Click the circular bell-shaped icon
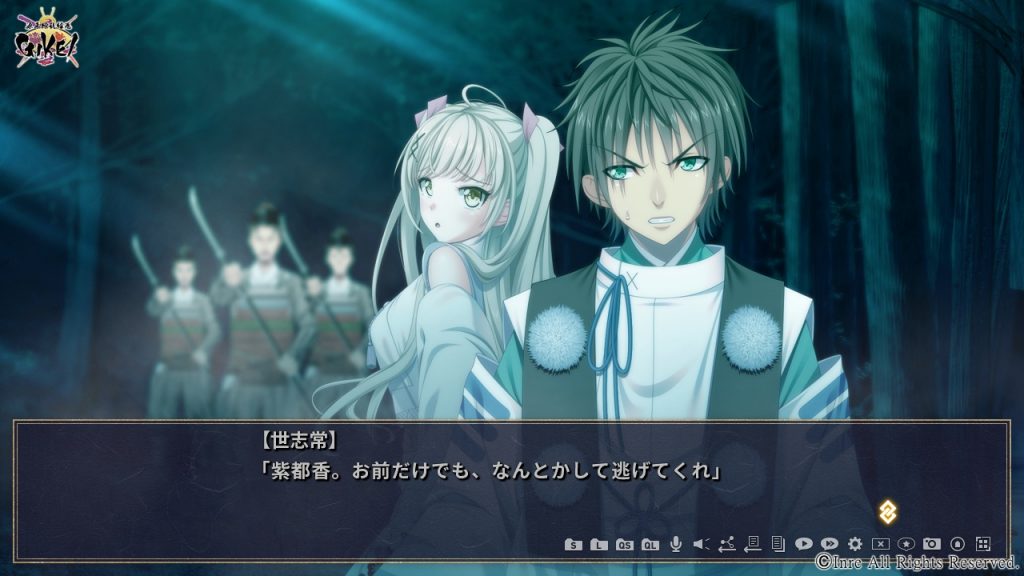1024x576 pixels. [x=957, y=544]
